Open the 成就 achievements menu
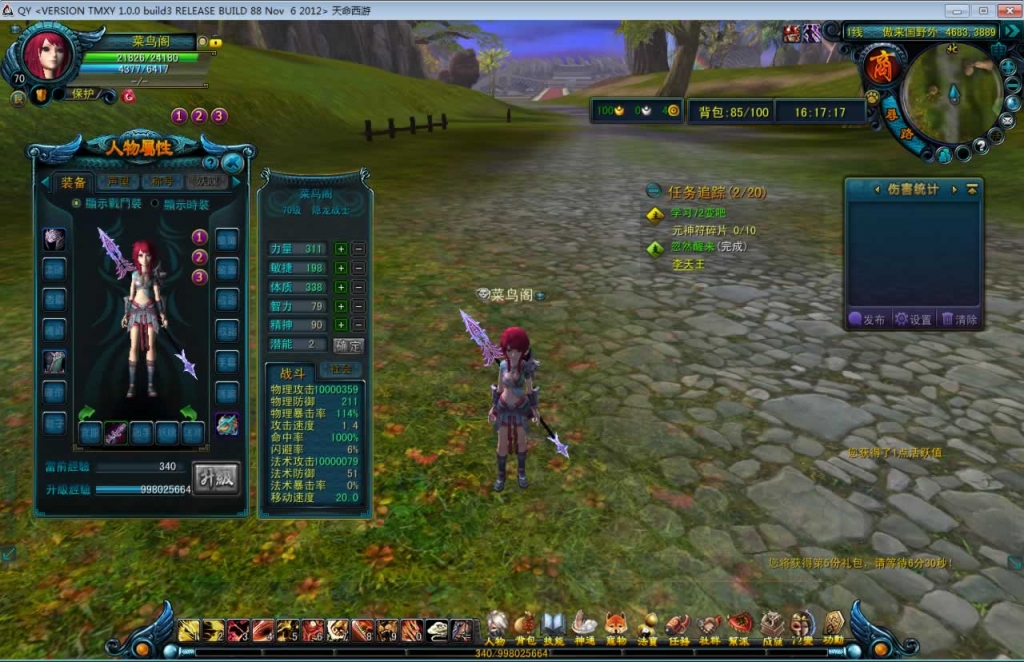Image resolution: width=1024 pixels, height=662 pixels. pos(771,626)
